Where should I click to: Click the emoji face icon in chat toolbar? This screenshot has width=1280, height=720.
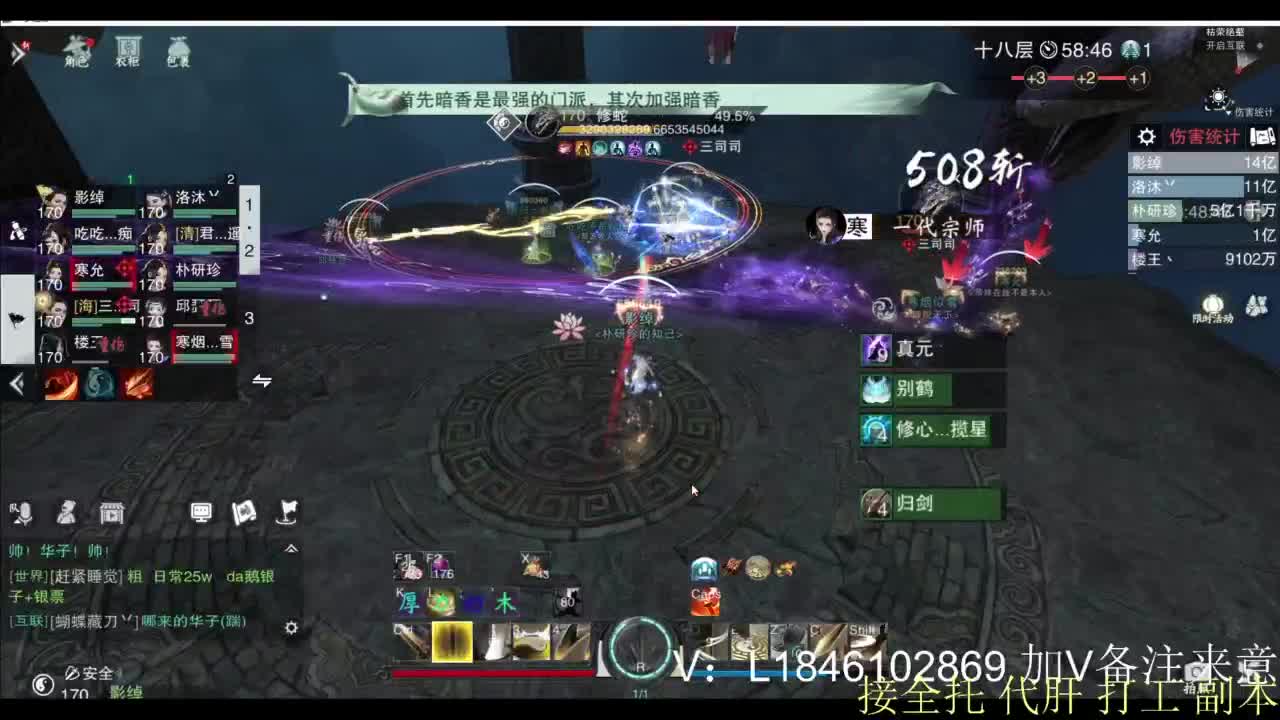[67, 512]
